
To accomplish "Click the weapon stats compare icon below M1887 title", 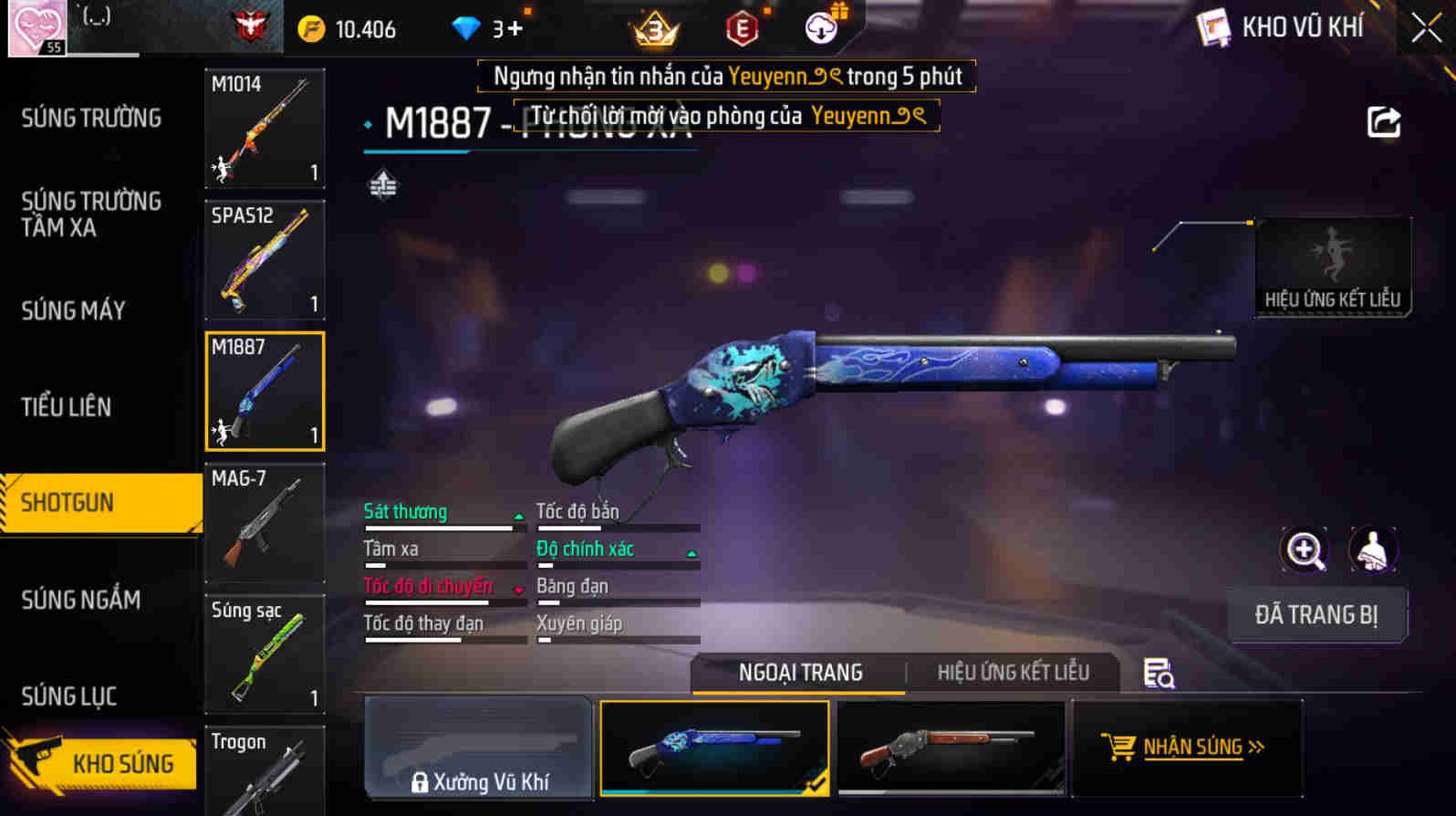I will point(383,183).
